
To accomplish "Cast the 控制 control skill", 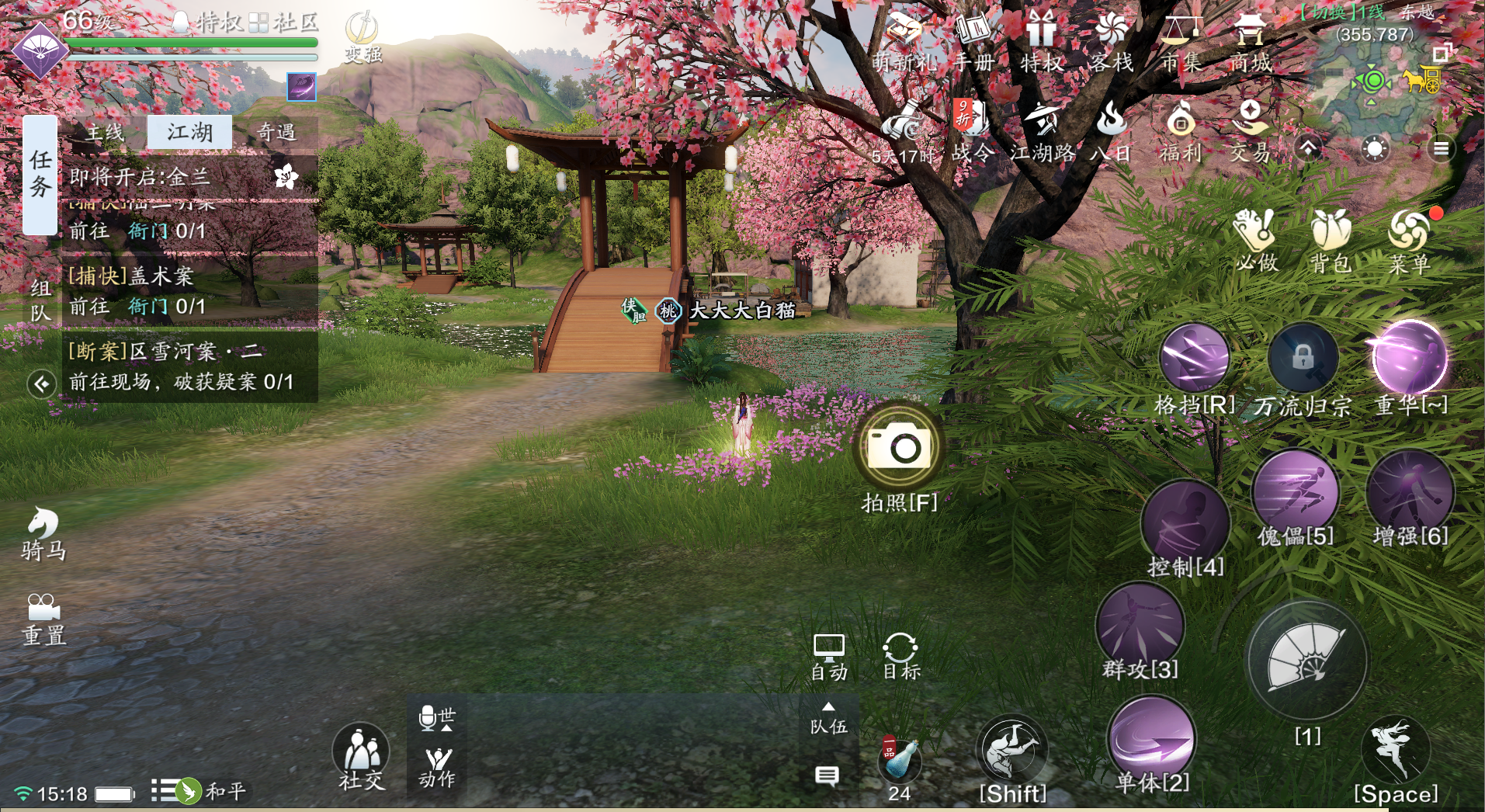I will tap(1185, 522).
